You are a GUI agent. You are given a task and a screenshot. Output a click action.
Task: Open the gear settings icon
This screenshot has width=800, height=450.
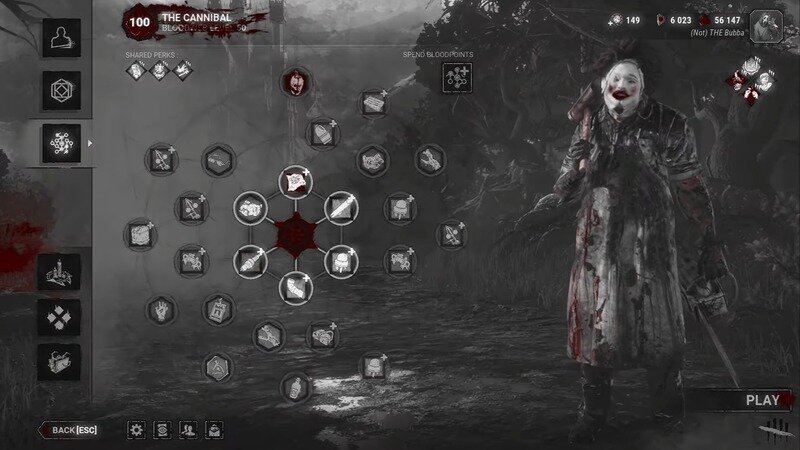click(137, 430)
